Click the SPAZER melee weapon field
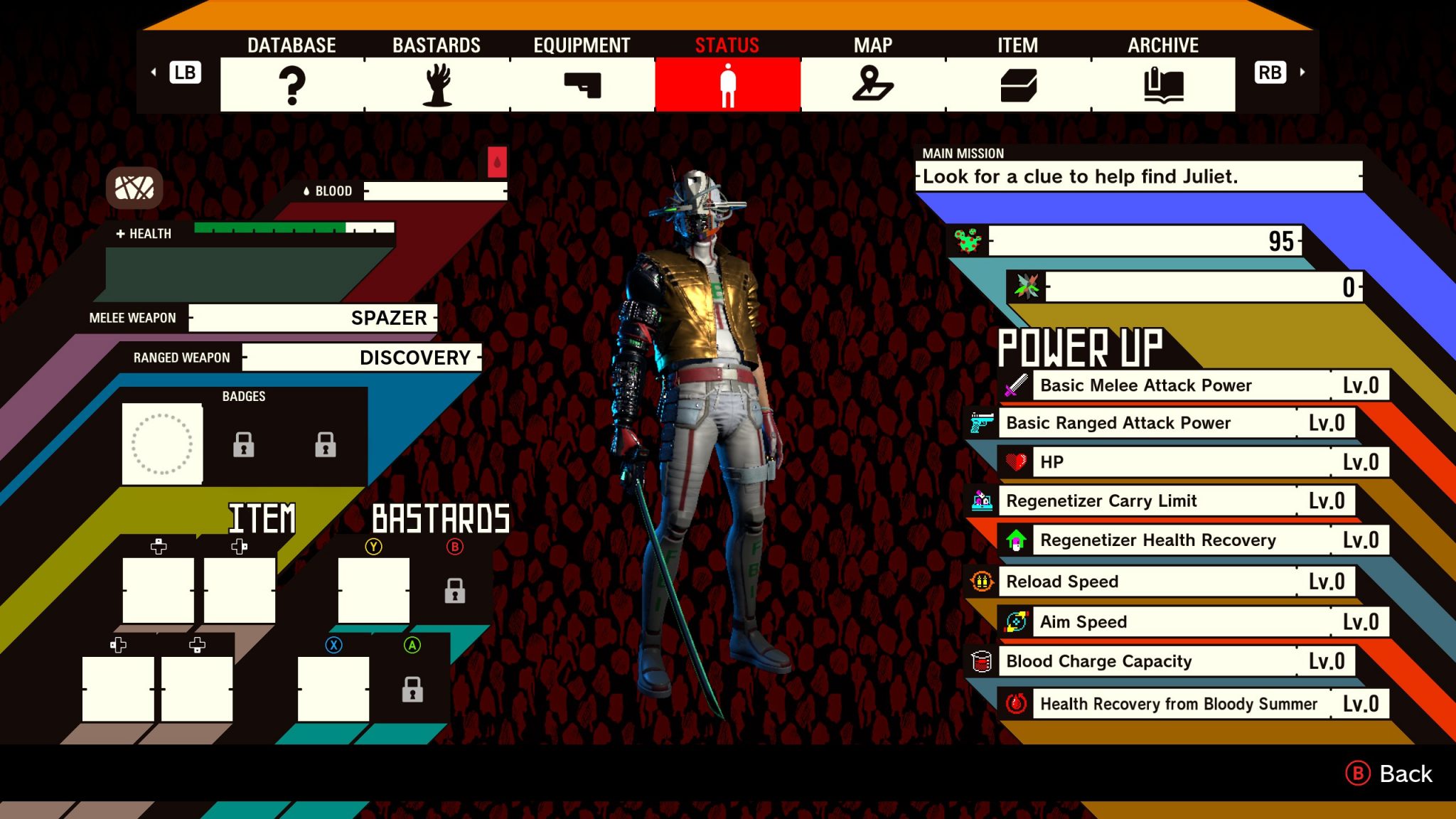 click(x=313, y=318)
